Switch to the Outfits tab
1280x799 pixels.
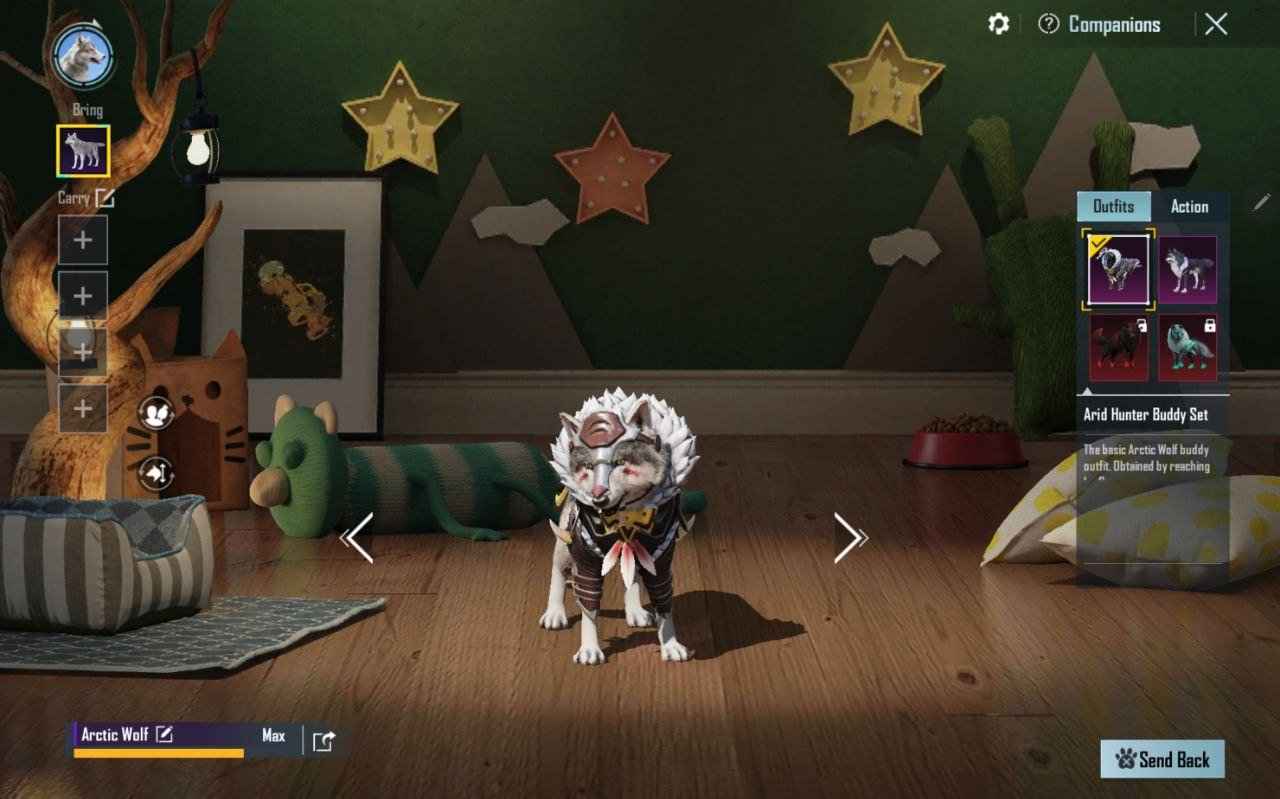tap(1113, 207)
